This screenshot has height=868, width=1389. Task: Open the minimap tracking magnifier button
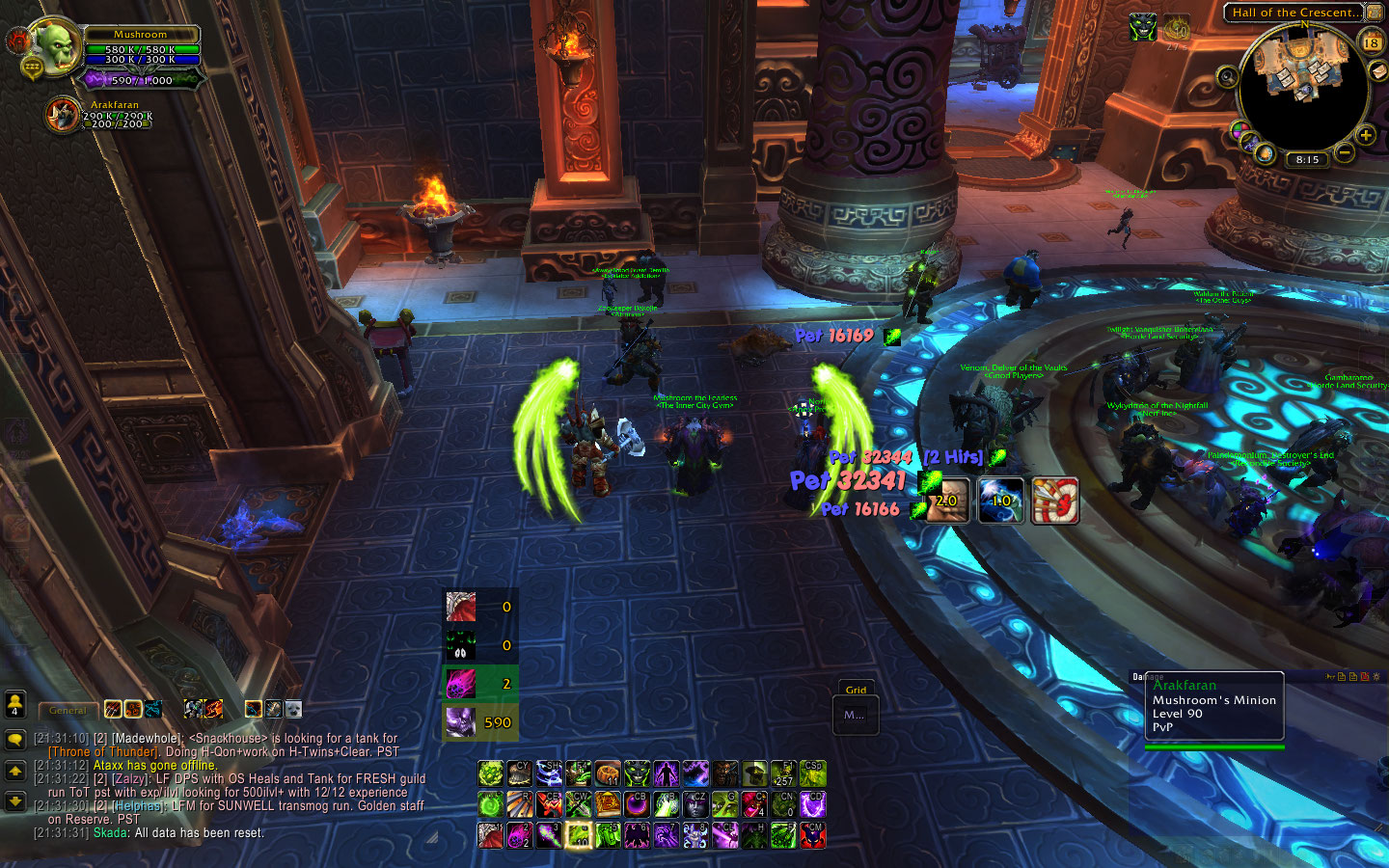click(1227, 77)
